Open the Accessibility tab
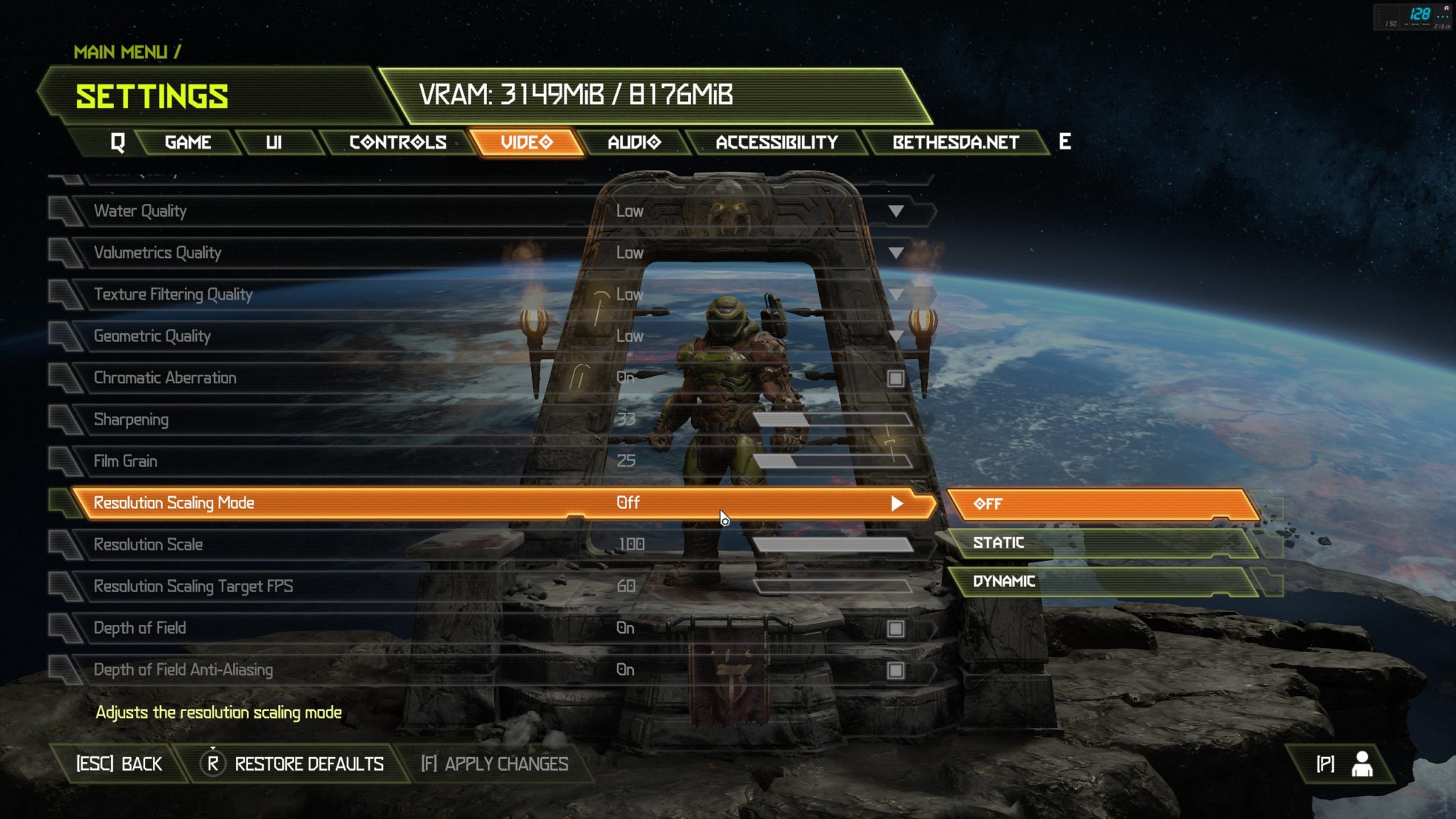Viewport: 1456px width, 819px height. click(776, 142)
